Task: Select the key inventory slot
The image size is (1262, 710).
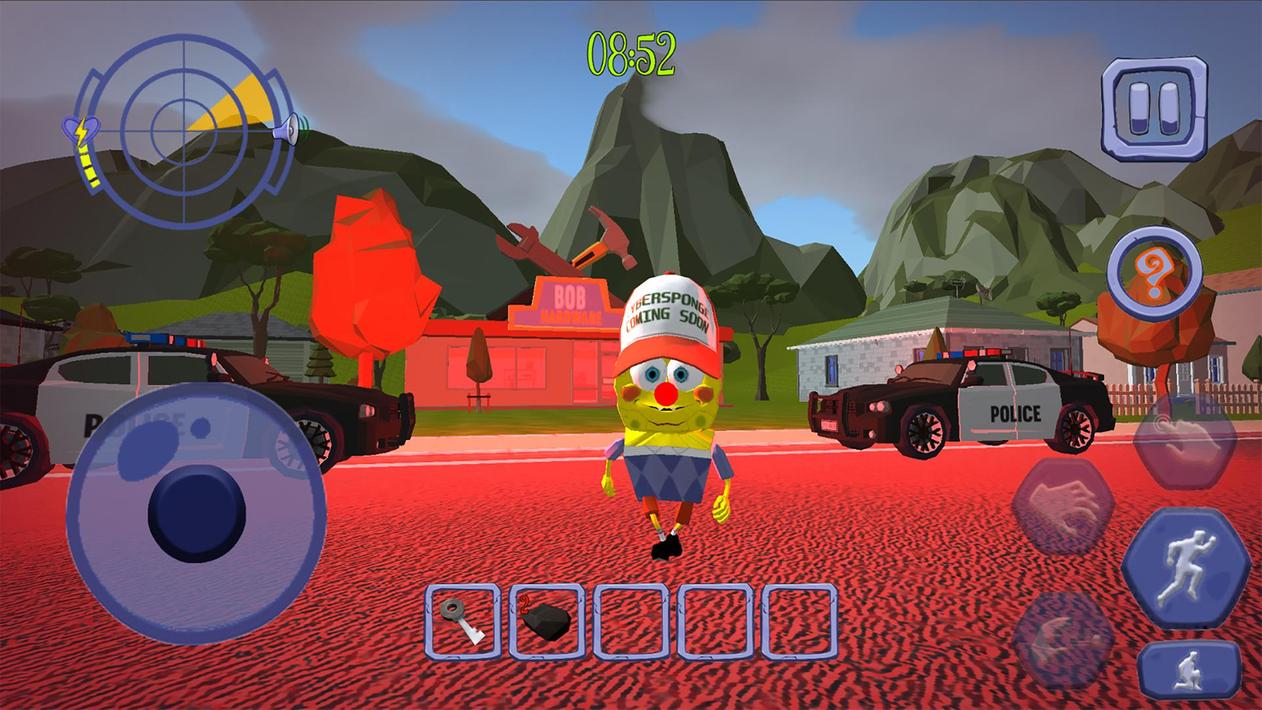Action: [x=463, y=621]
